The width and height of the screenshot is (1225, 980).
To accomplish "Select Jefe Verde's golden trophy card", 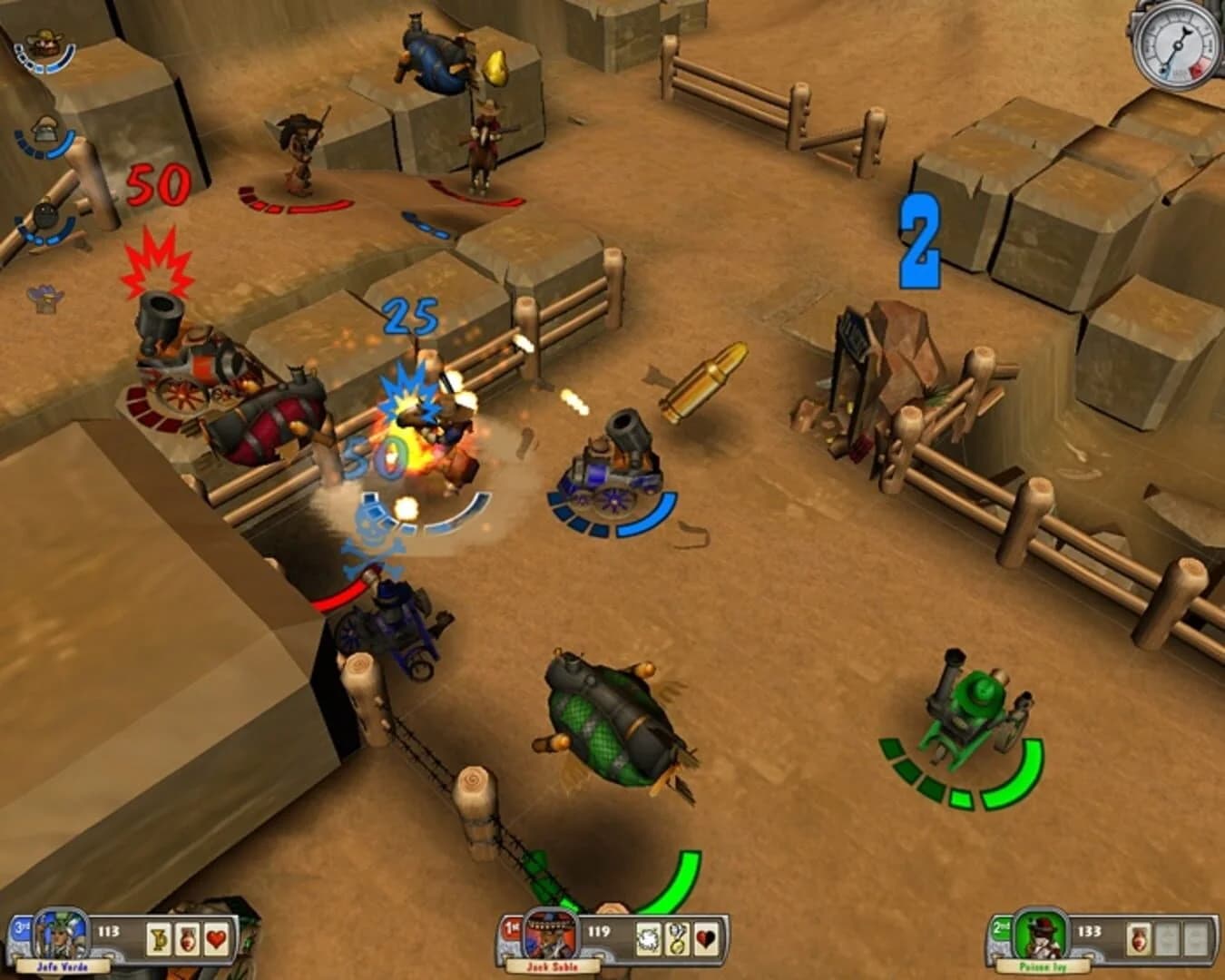I will tap(159, 940).
